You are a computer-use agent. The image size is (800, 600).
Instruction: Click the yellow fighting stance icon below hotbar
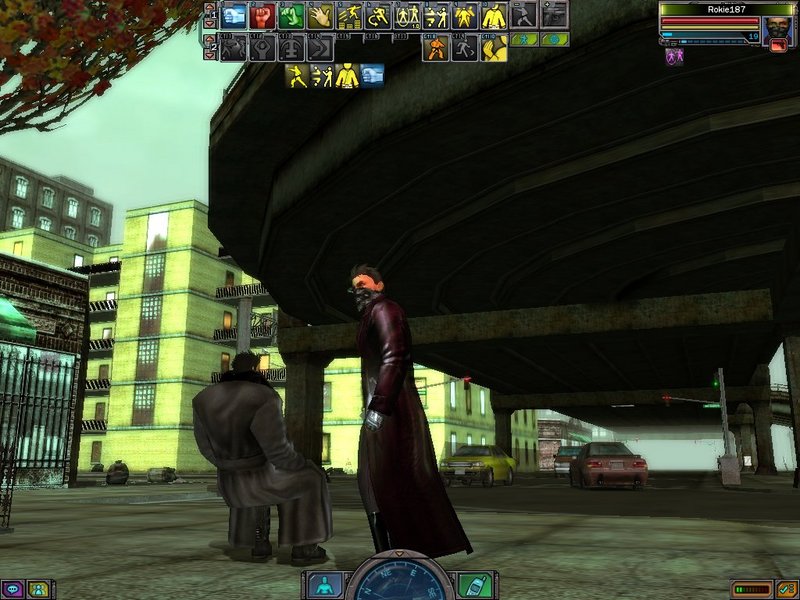tap(296, 75)
